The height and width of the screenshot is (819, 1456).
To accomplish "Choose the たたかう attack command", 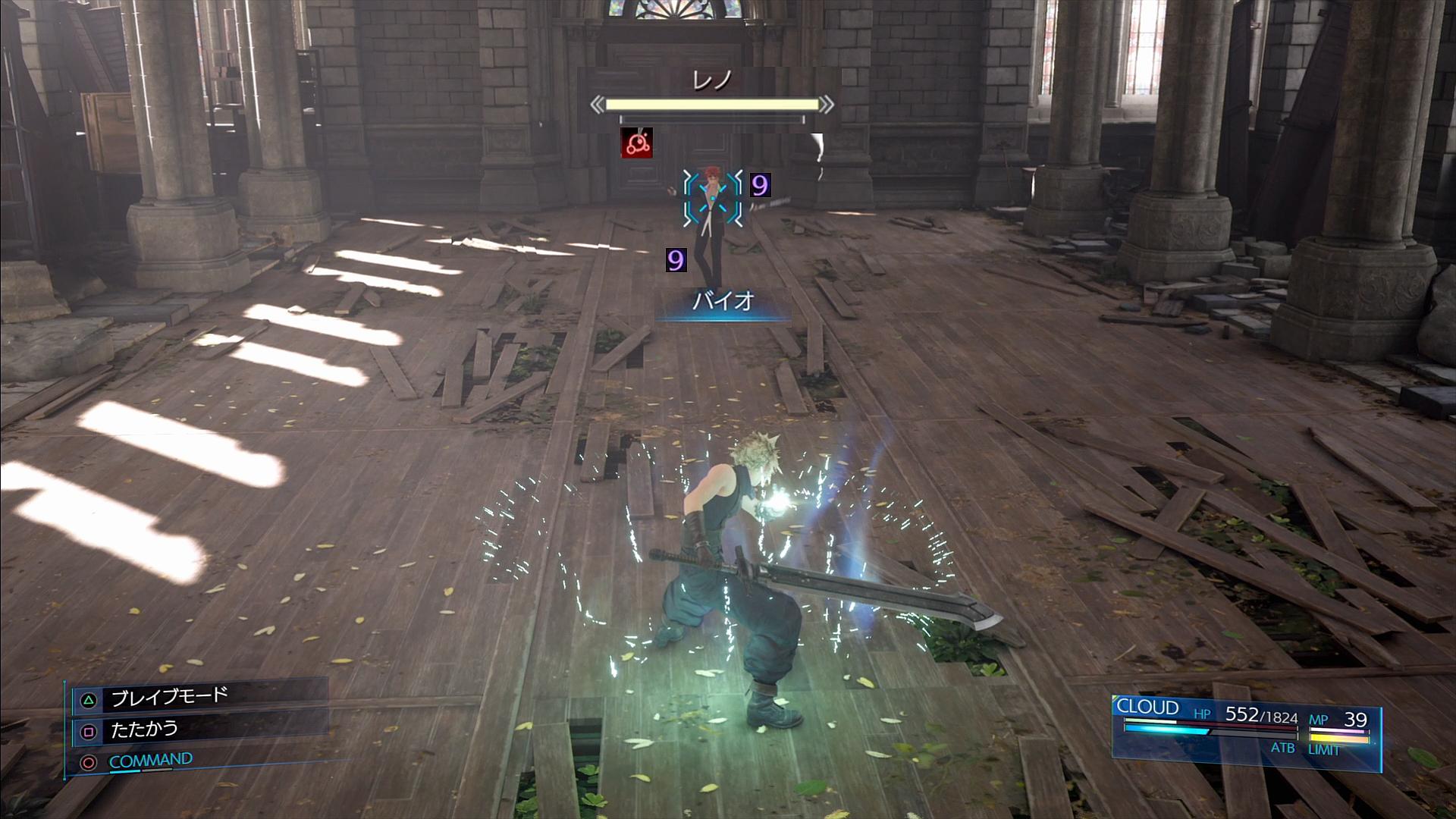I will click(144, 730).
